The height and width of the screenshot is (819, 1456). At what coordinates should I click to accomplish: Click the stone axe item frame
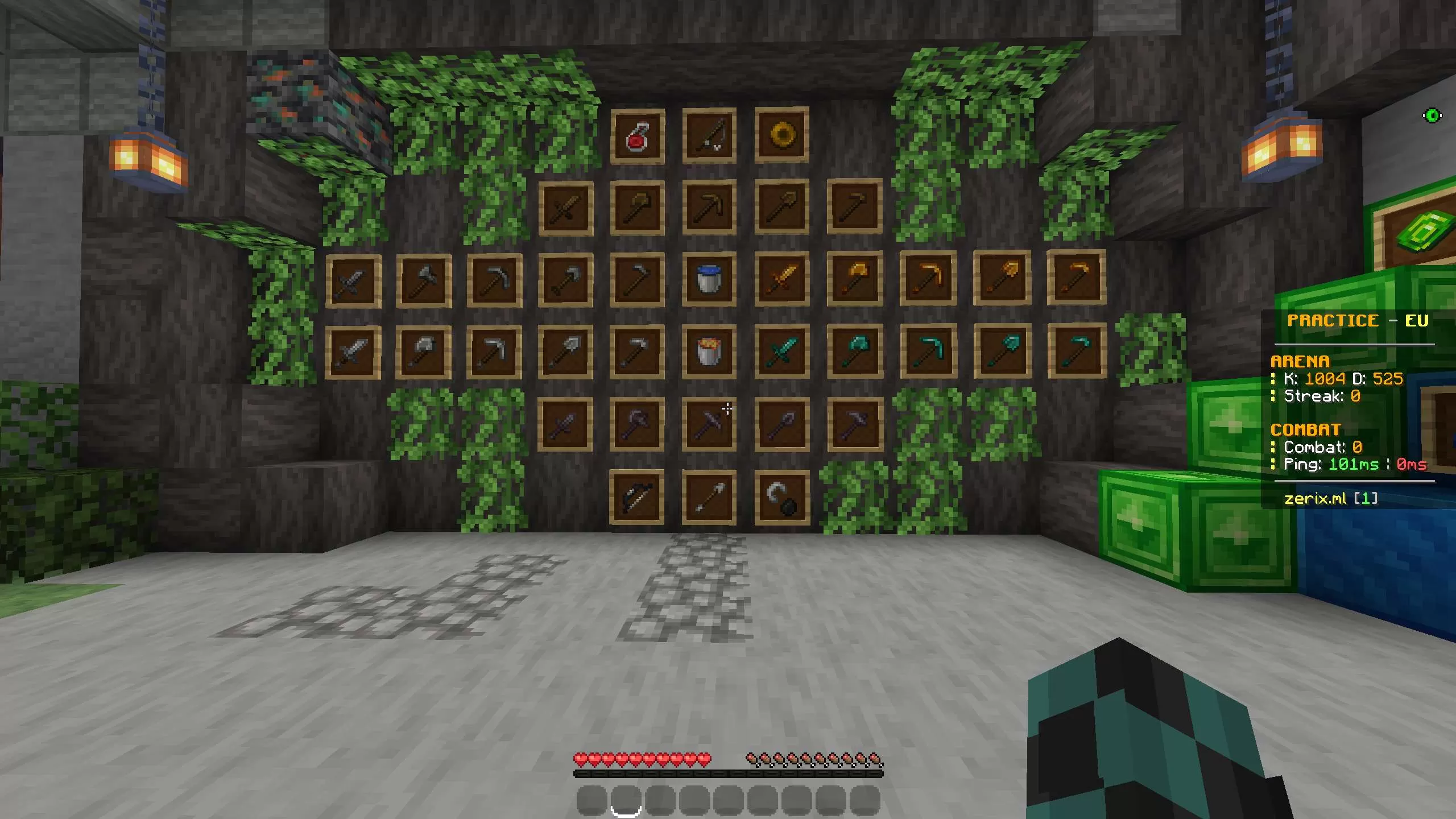pyautogui.click(x=423, y=282)
